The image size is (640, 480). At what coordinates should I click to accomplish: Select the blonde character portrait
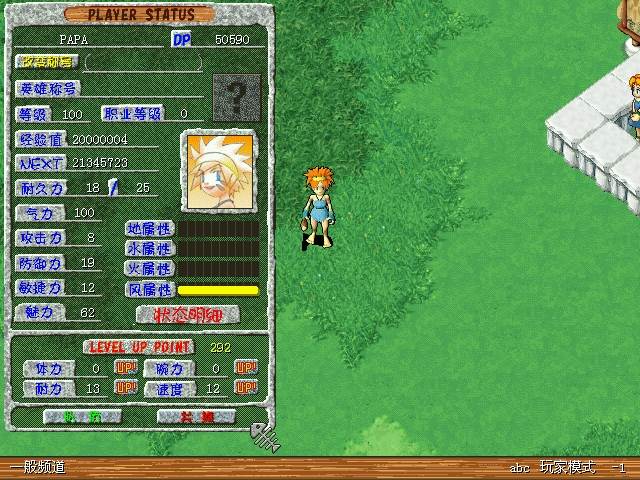218,170
